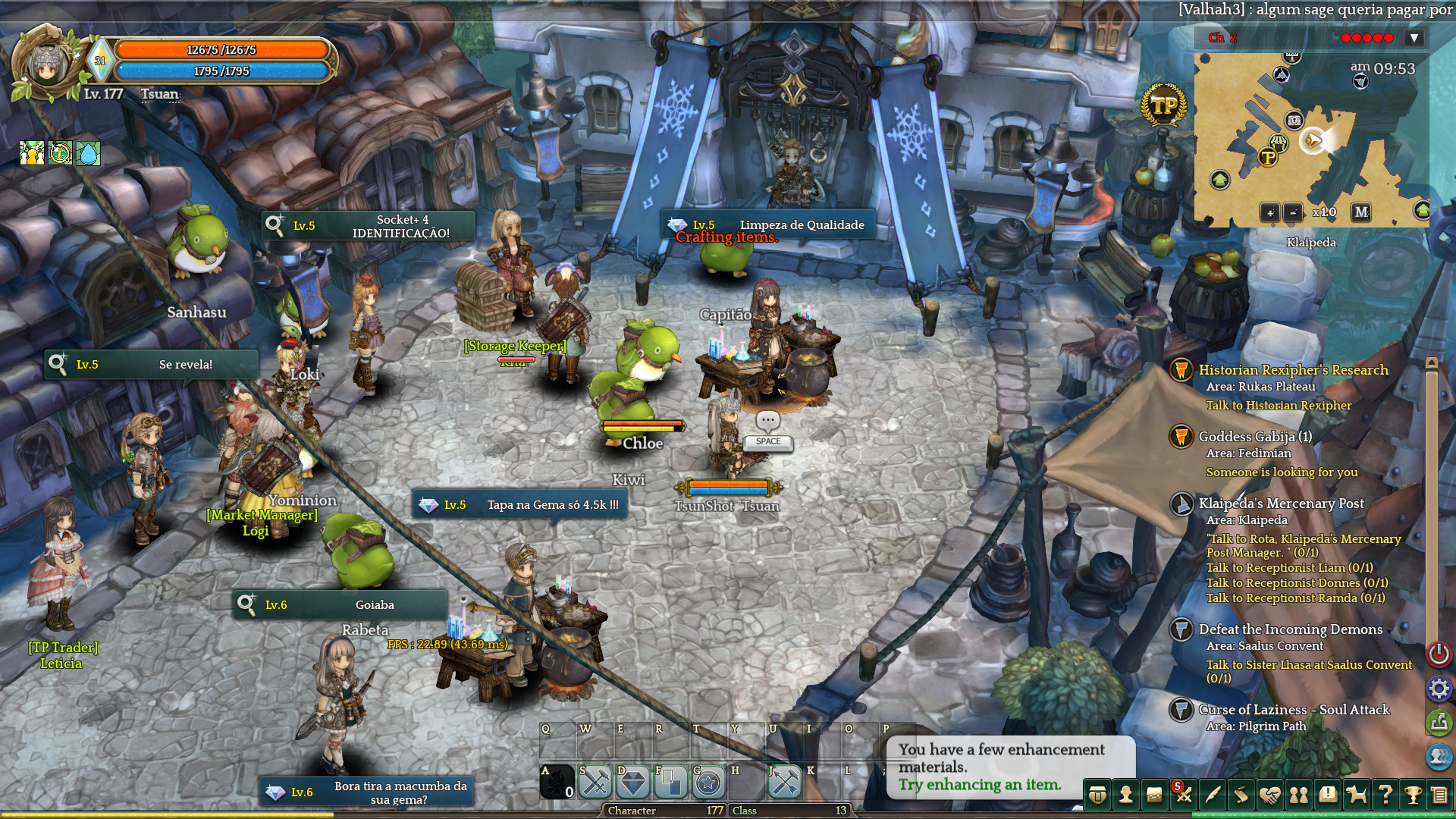Zoom out the minimap with minus button
Viewport: 1456px width, 819px height.
(x=1294, y=212)
